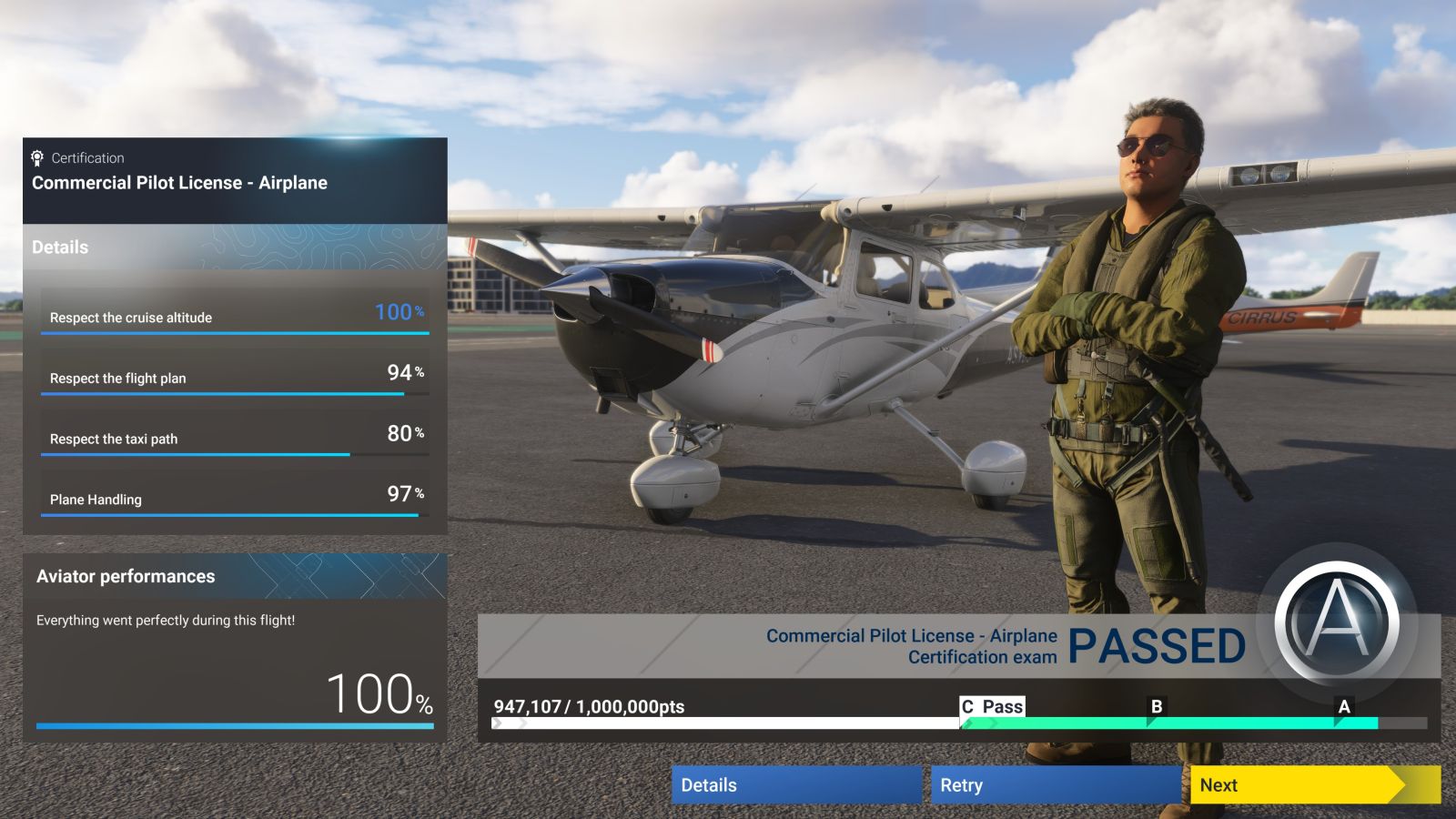
Task: Choose the Respect the taxi path row
Action: pyautogui.click(x=235, y=435)
